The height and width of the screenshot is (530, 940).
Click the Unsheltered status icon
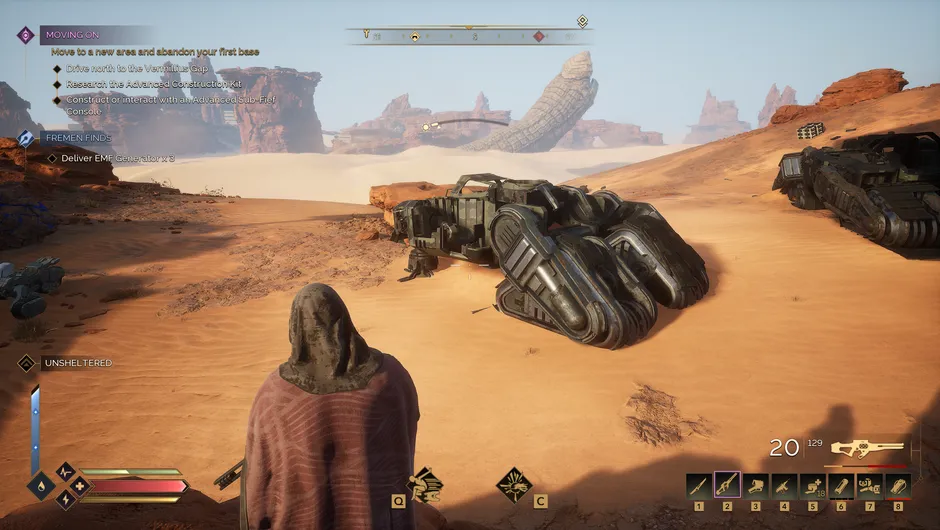[x=26, y=363]
